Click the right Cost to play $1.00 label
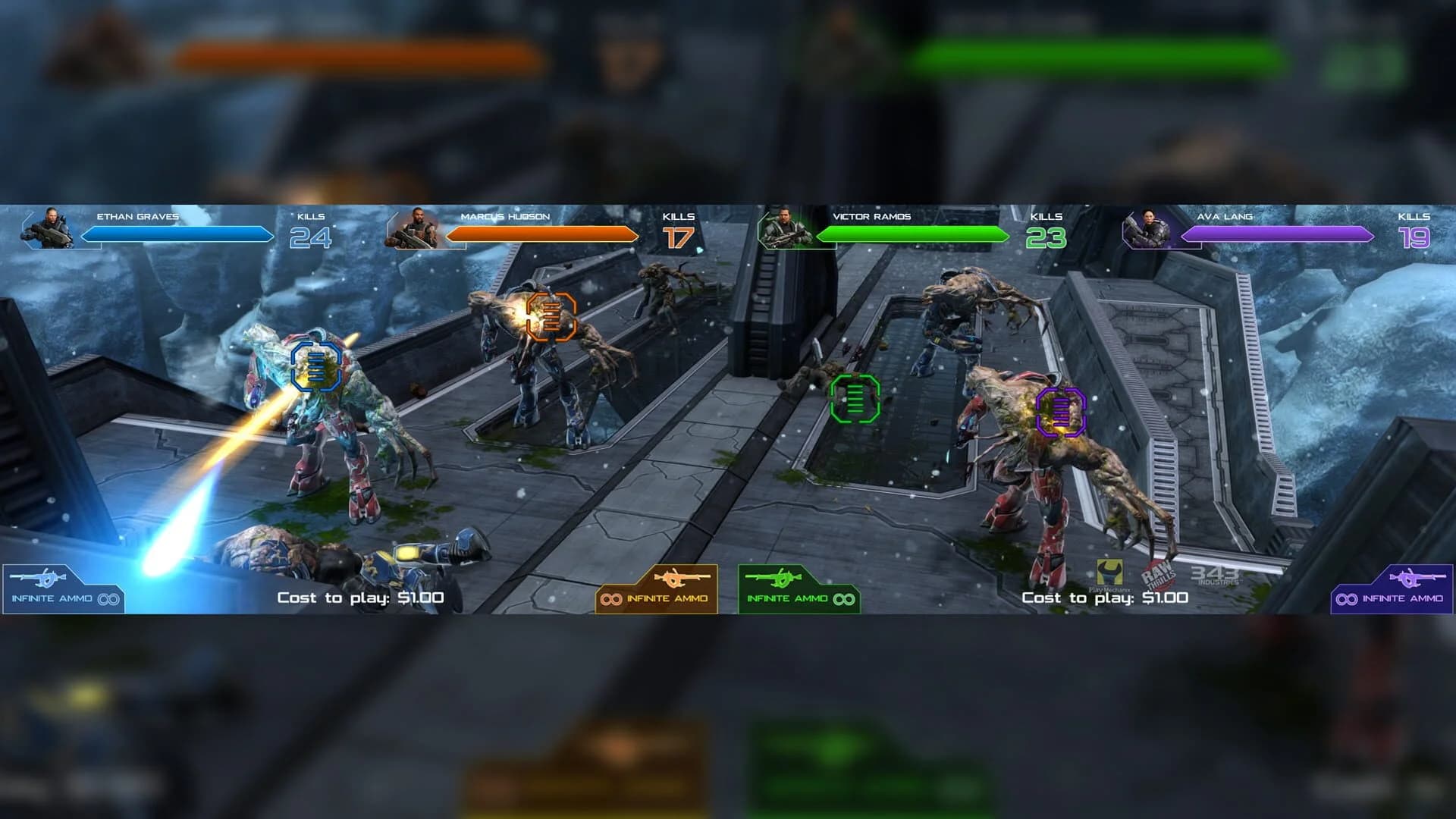The width and height of the screenshot is (1456, 819). coord(1103,598)
